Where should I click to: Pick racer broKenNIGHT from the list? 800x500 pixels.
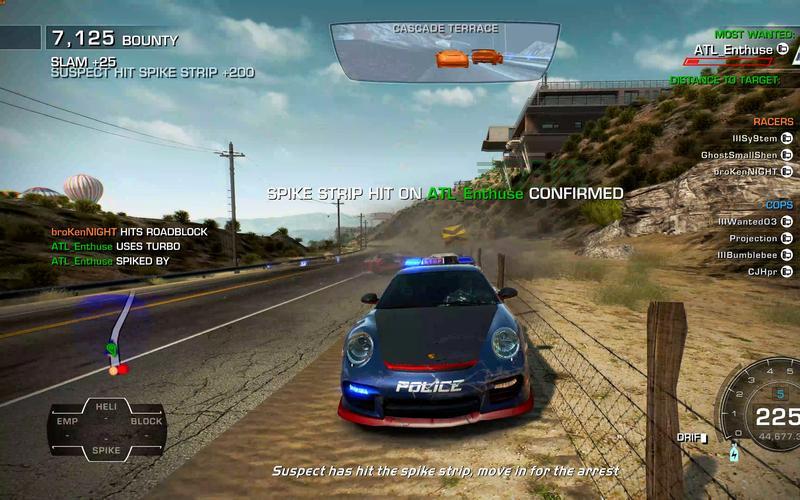[x=745, y=172]
